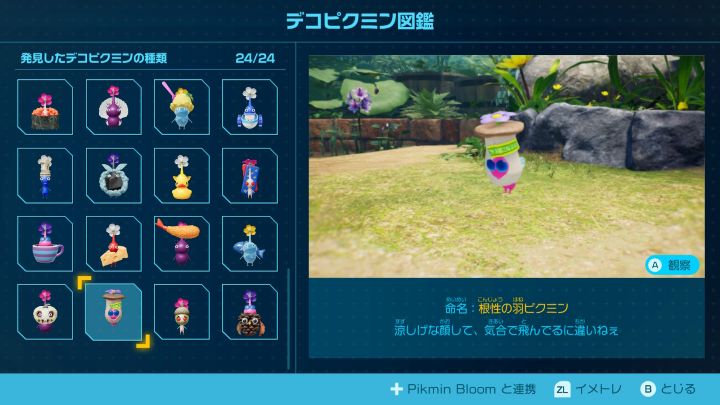Choose the white Pikmin wearing acorn cap
Screen dimensions: 720x405
pyautogui.click(x=181, y=312)
